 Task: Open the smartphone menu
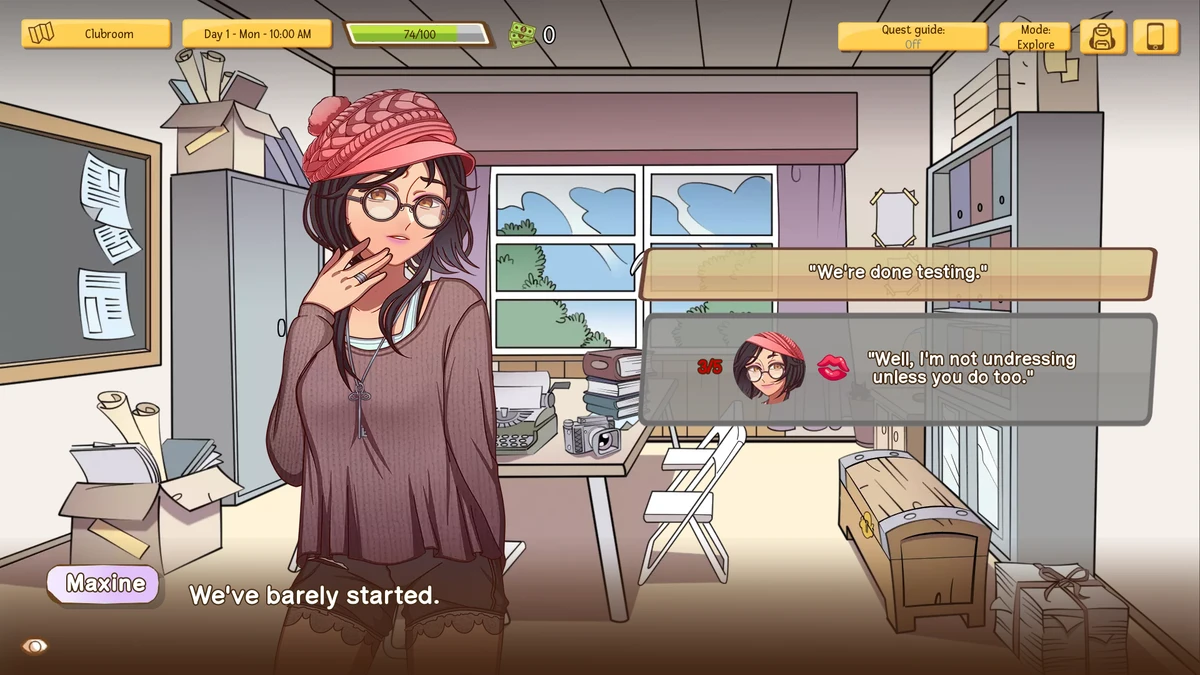1156,37
